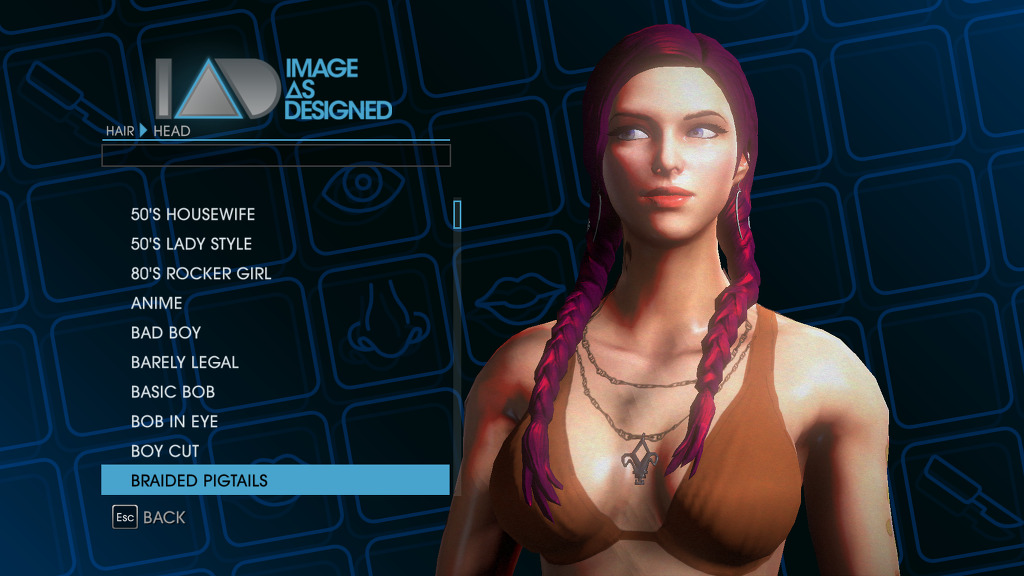Screen dimensions: 1024x576
Task: Choose the Bad Boy hair option
Action: [x=166, y=333]
